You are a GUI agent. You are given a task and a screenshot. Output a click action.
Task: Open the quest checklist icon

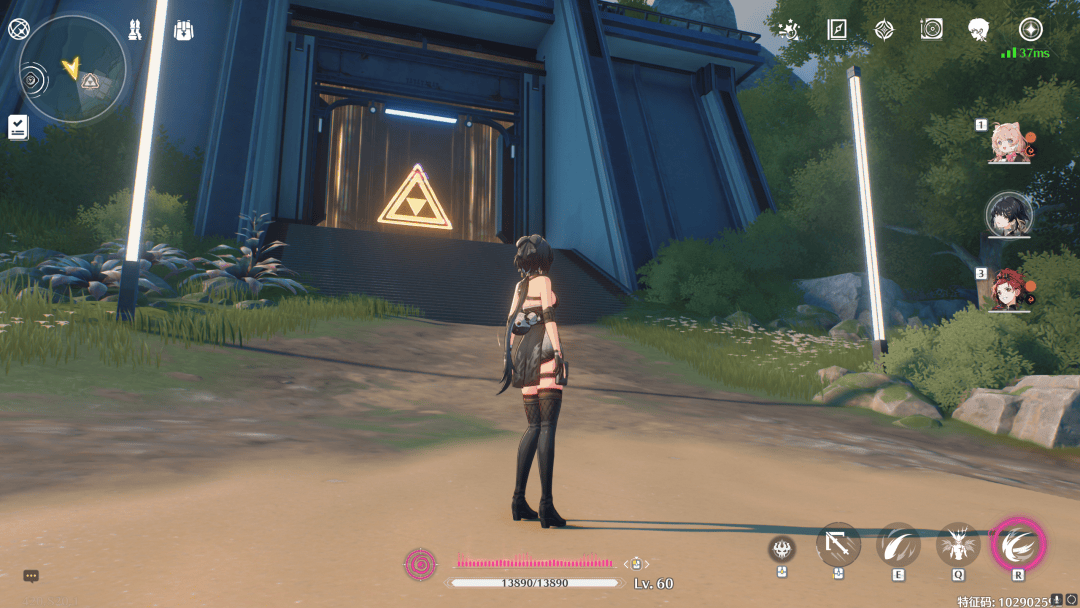(18, 126)
